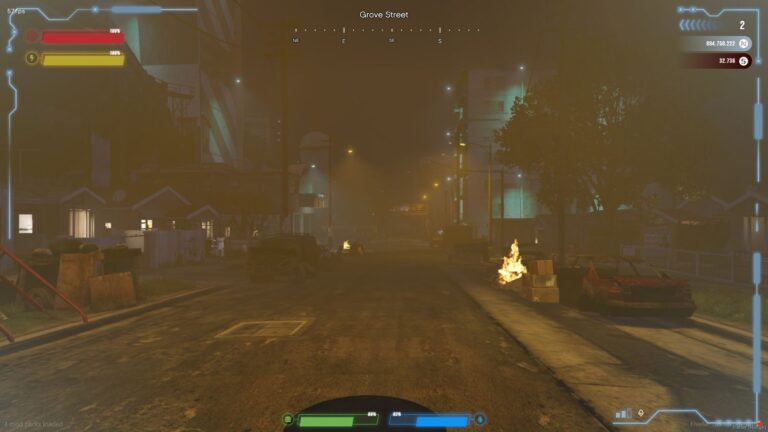Click the compass strip under Grove Street
768x432 pixels.
pyautogui.click(x=384, y=33)
